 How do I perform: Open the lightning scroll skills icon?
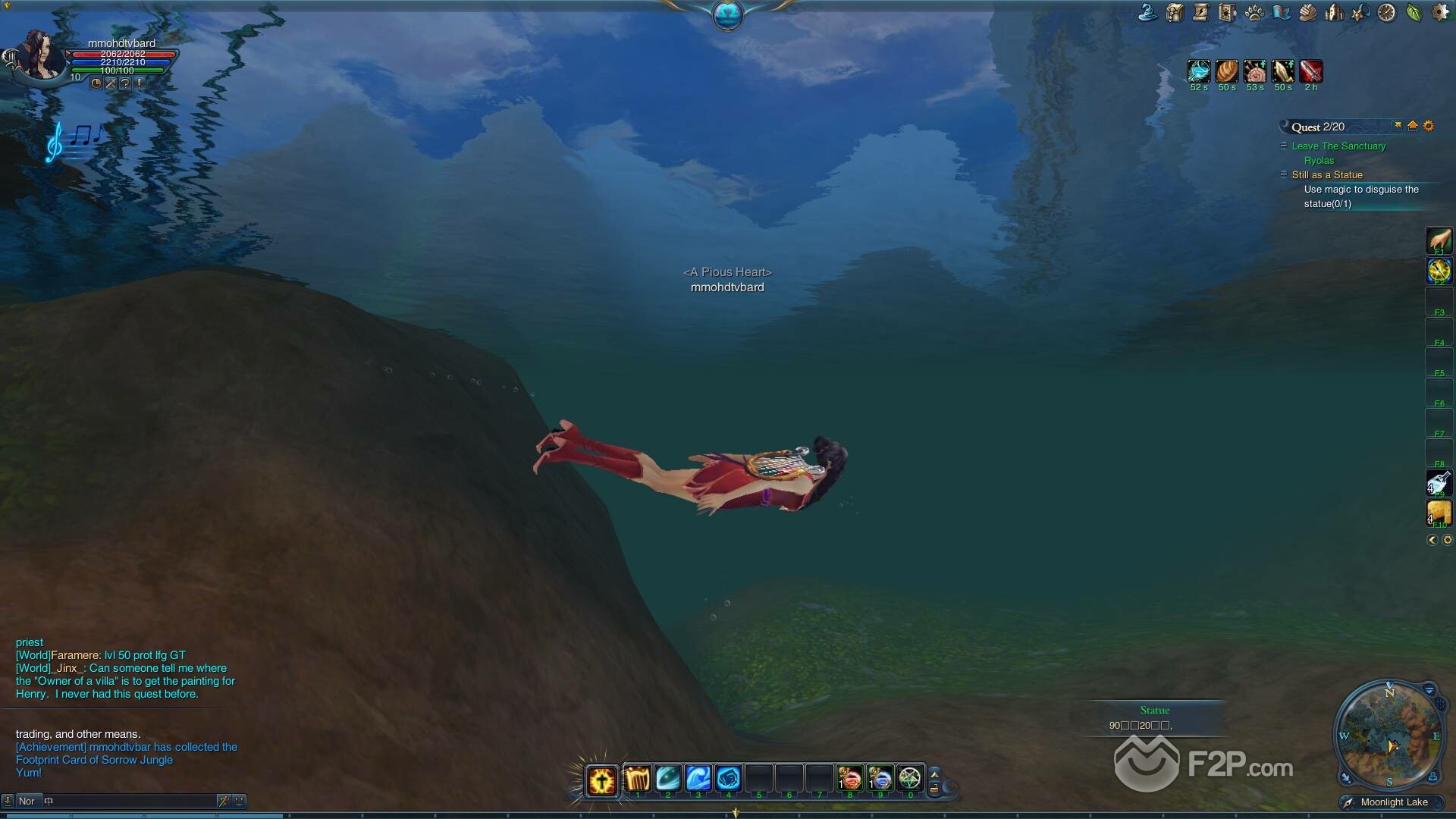tap(1201, 12)
